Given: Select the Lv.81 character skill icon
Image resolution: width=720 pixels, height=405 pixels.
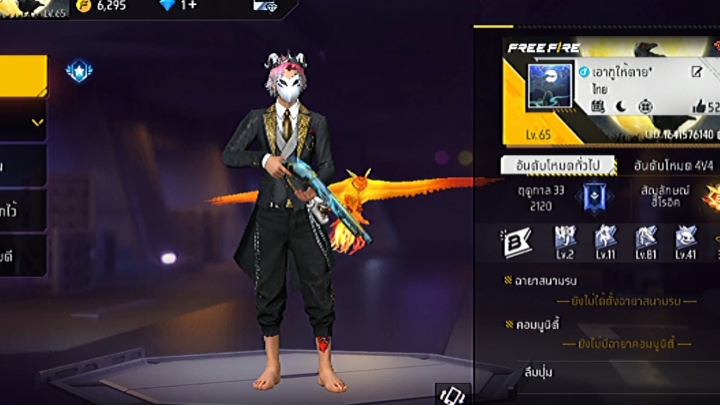Looking at the screenshot, I should [x=646, y=241].
